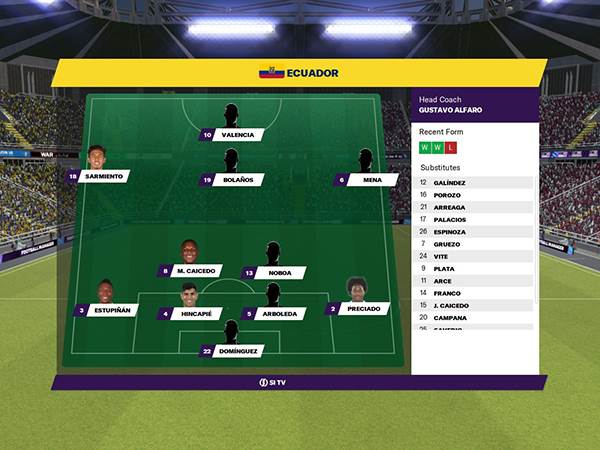Image resolution: width=600 pixels, height=450 pixels.
Task: Choose Sarmiento on the left wing
Action: pos(102,177)
